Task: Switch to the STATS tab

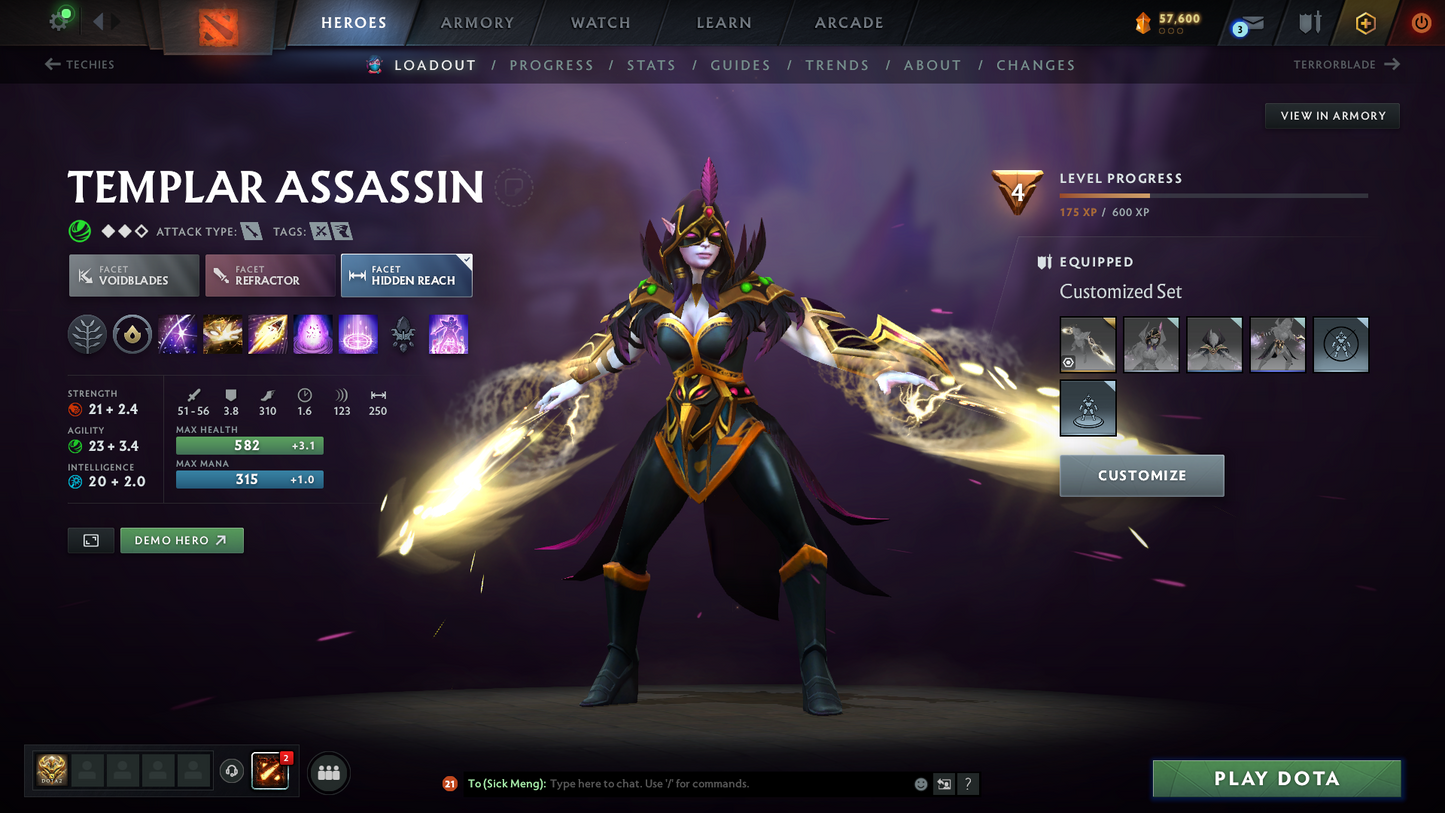Action: coord(651,64)
